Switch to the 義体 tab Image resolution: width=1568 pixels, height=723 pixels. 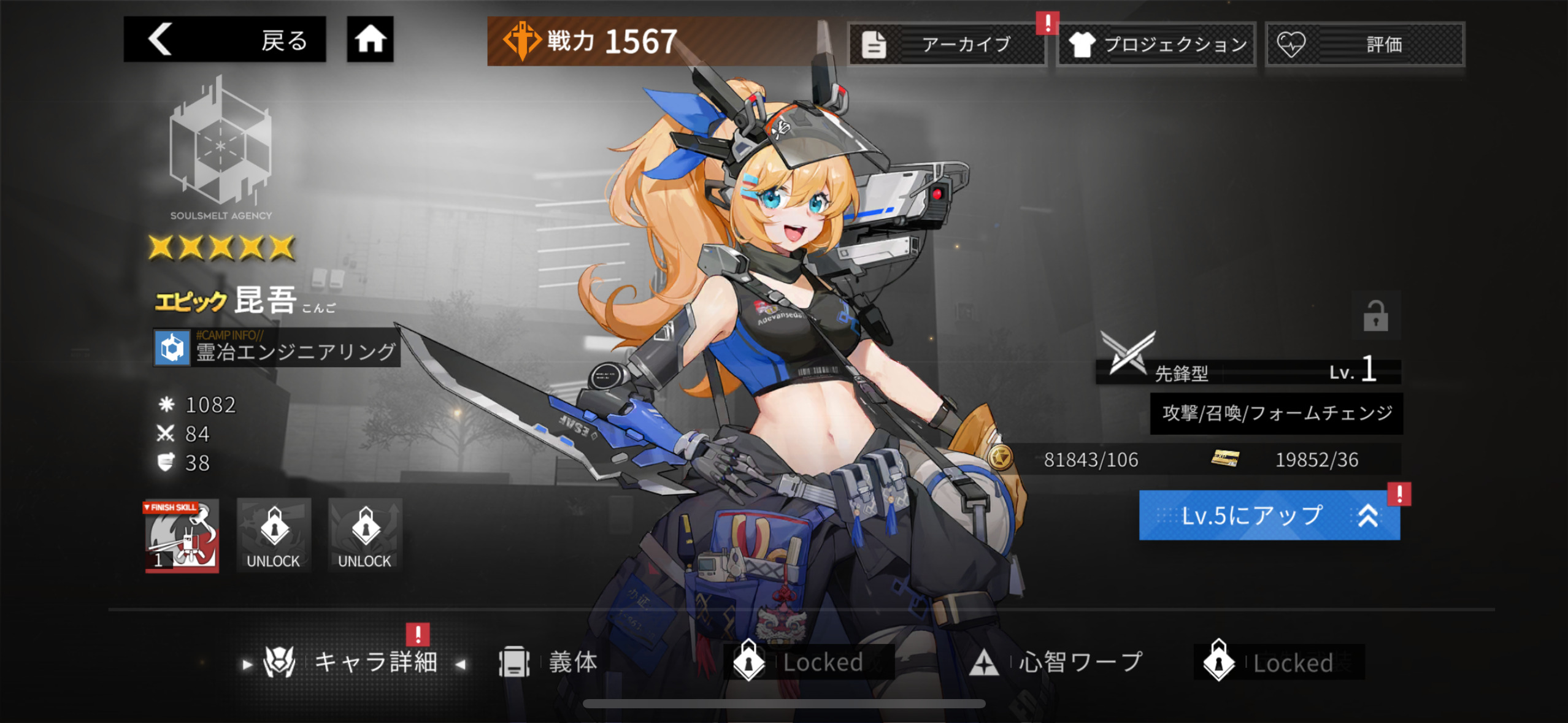click(549, 662)
